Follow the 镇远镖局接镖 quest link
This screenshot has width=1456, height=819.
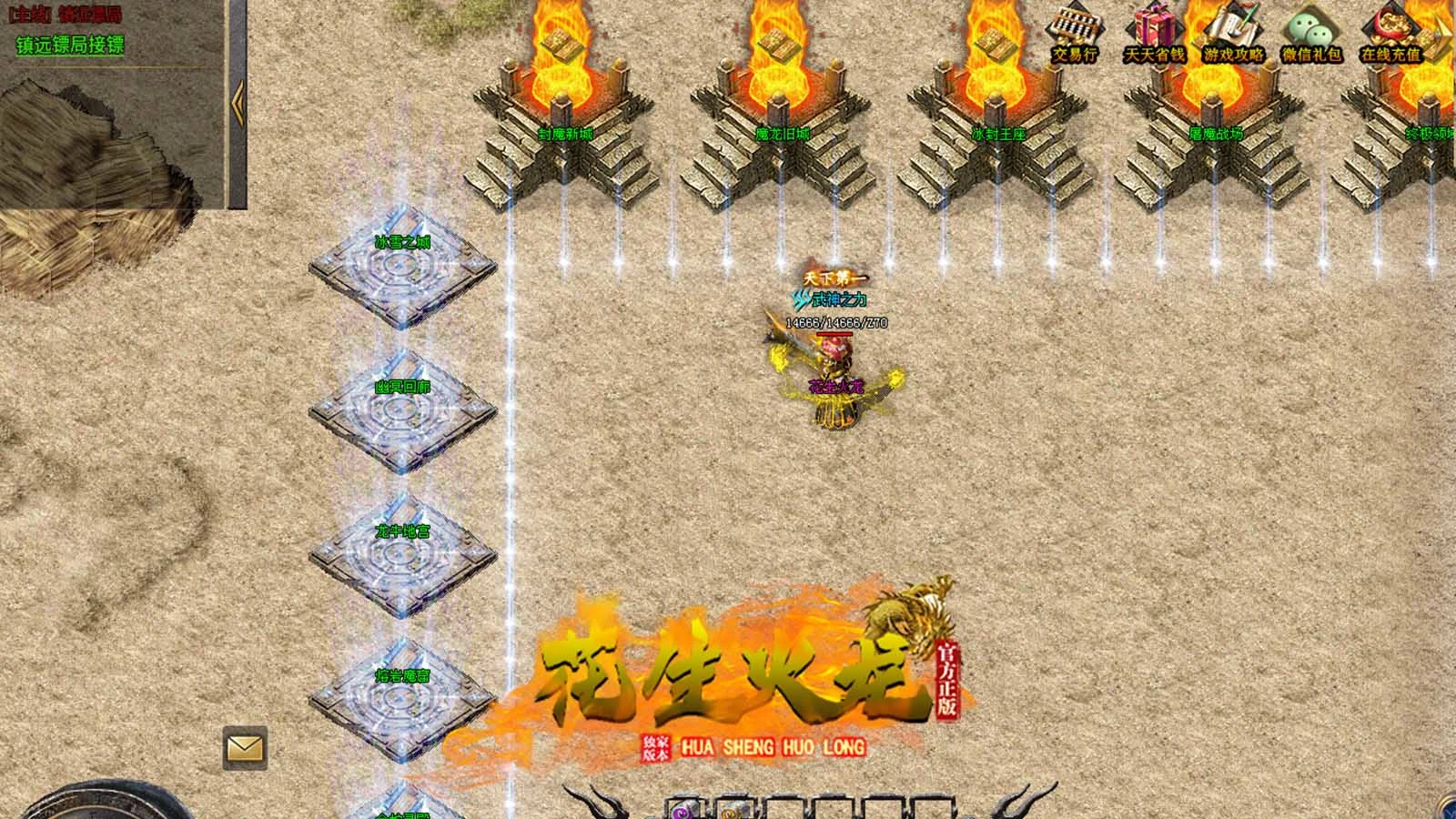[70, 45]
